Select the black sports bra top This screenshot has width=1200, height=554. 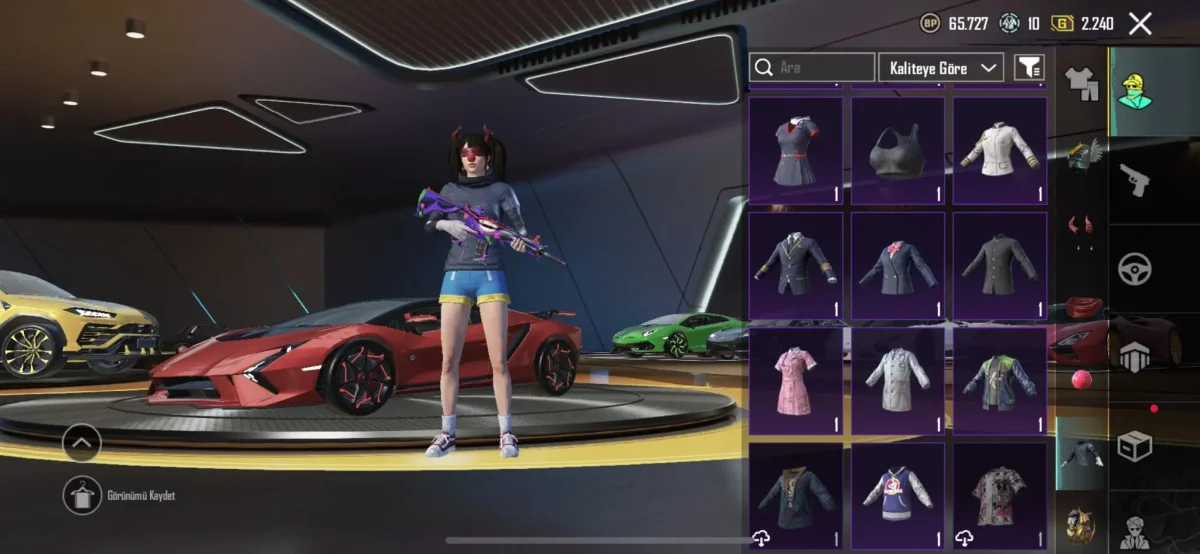click(897, 150)
